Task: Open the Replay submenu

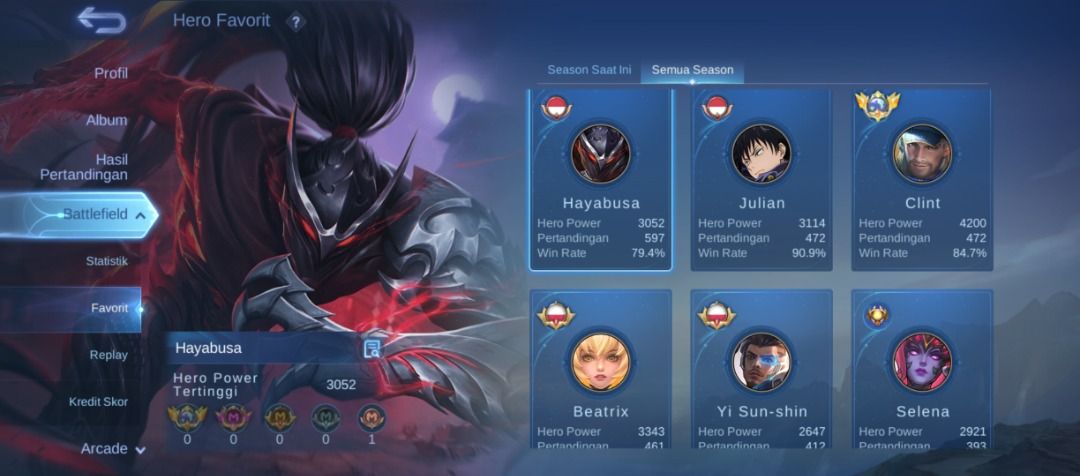Action: click(108, 355)
